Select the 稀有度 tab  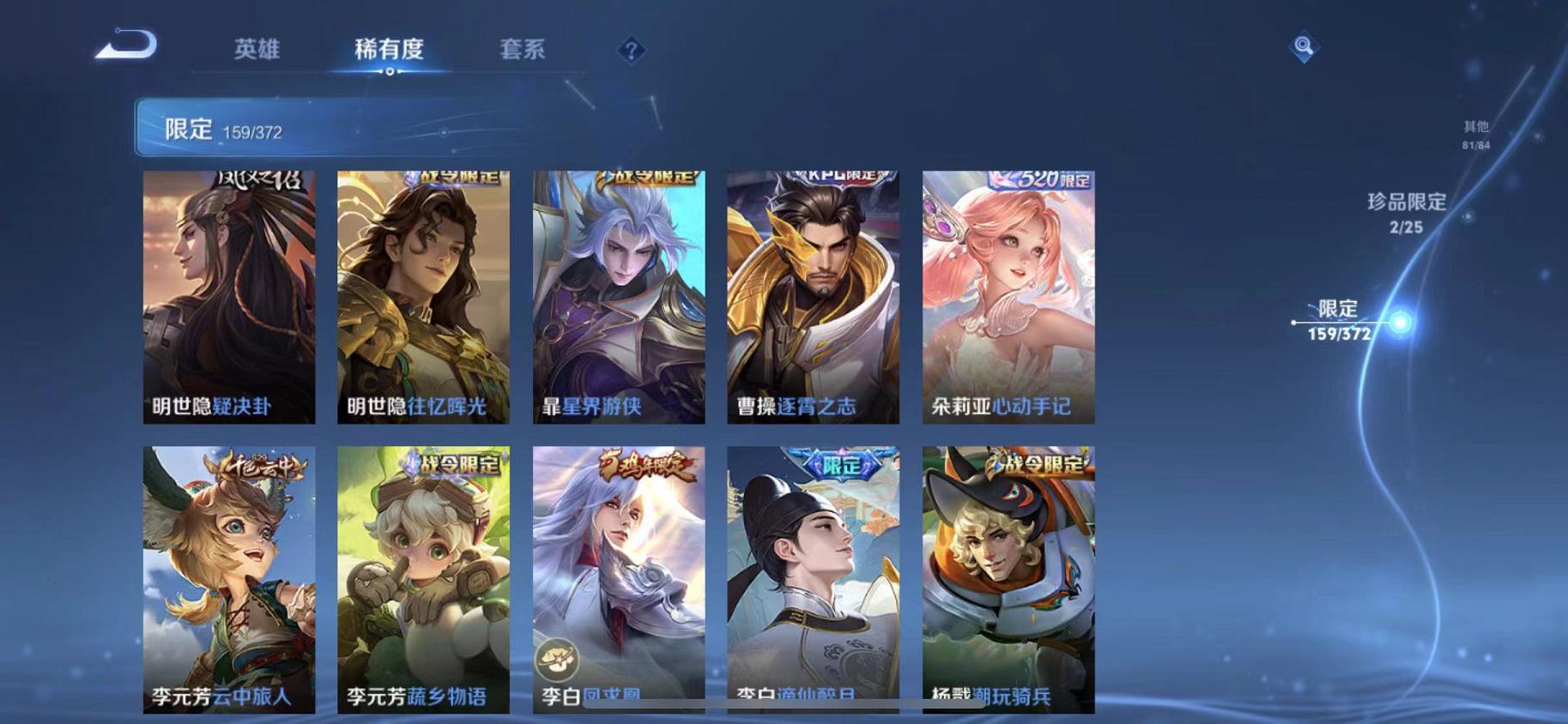(x=391, y=50)
